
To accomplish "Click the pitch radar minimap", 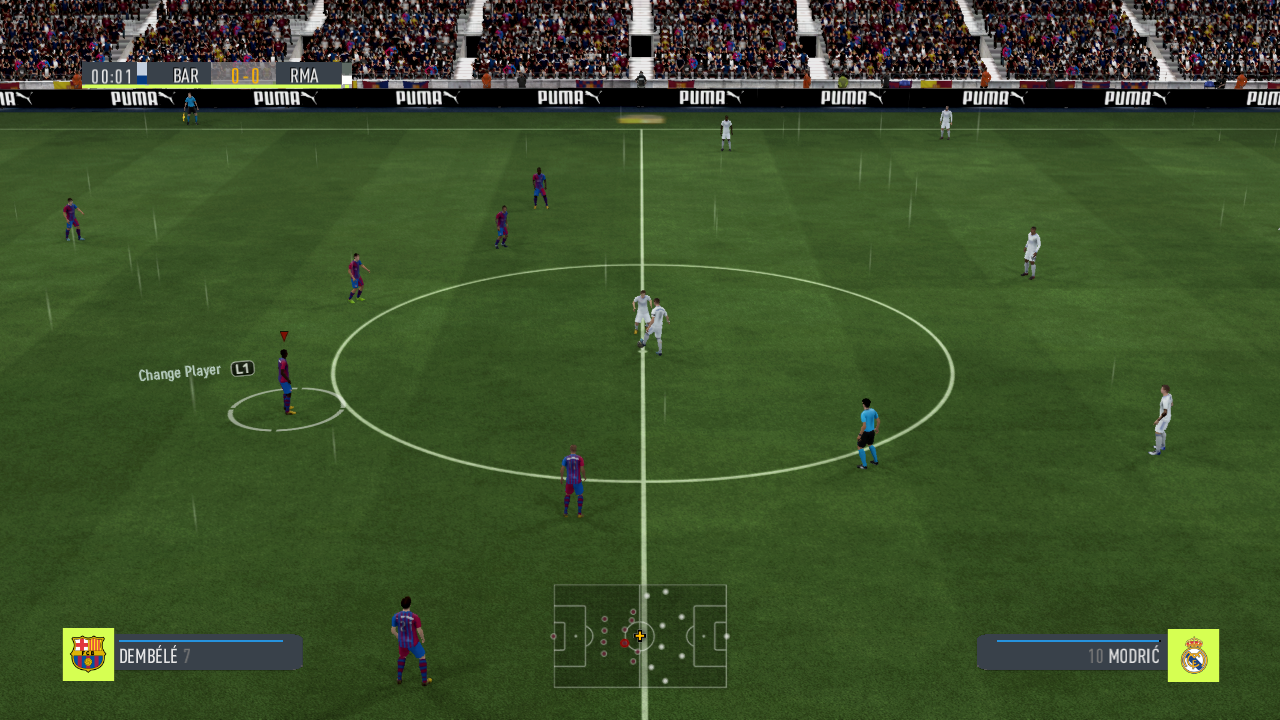I will 640,636.
